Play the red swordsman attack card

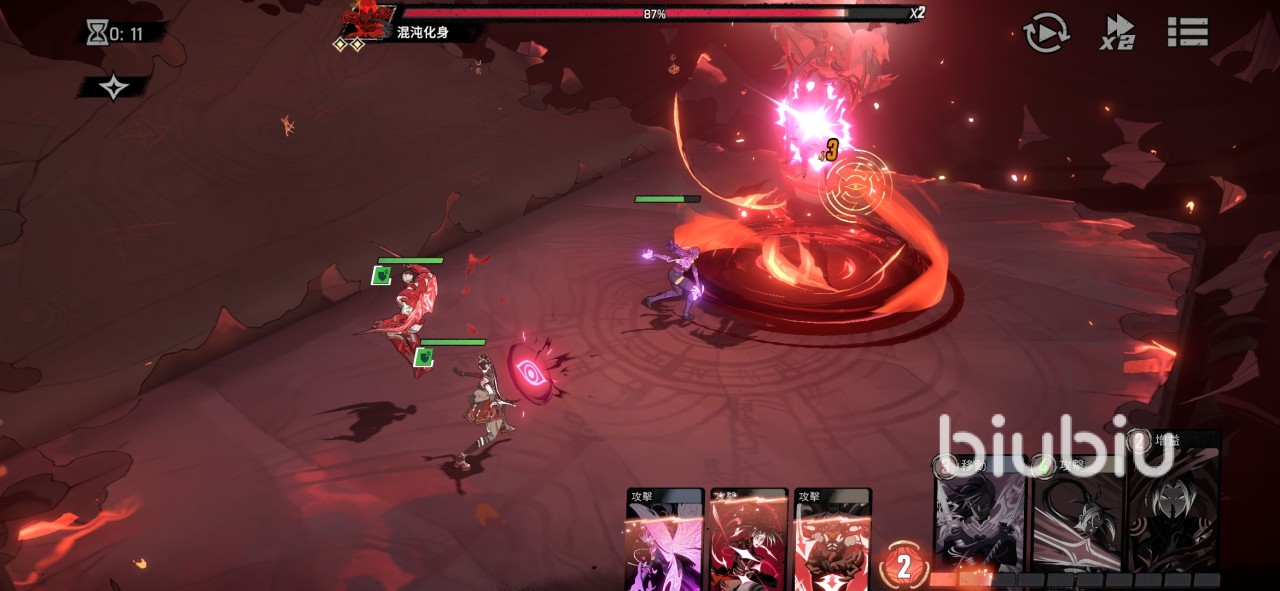(748, 540)
